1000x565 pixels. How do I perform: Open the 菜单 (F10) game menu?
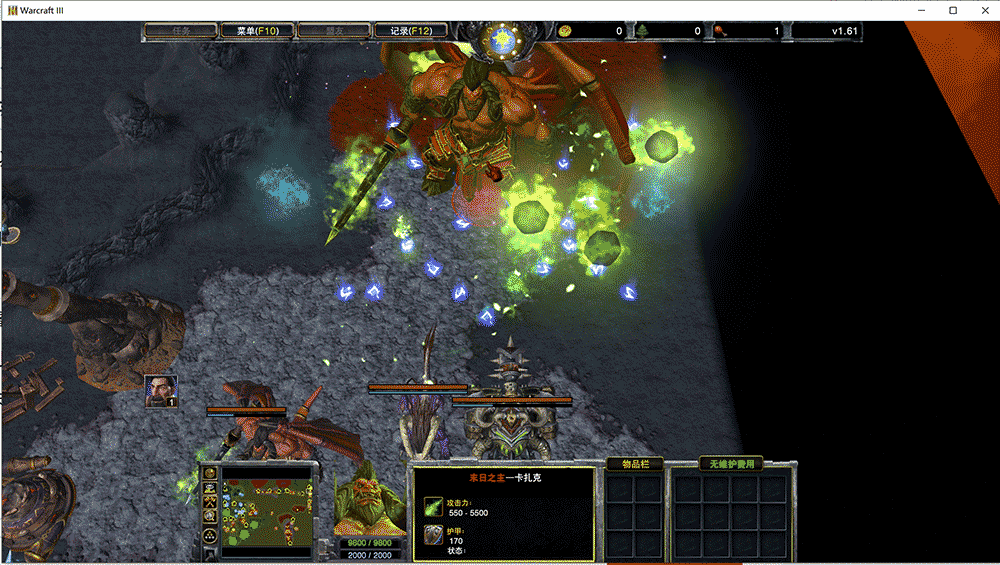tap(251, 31)
